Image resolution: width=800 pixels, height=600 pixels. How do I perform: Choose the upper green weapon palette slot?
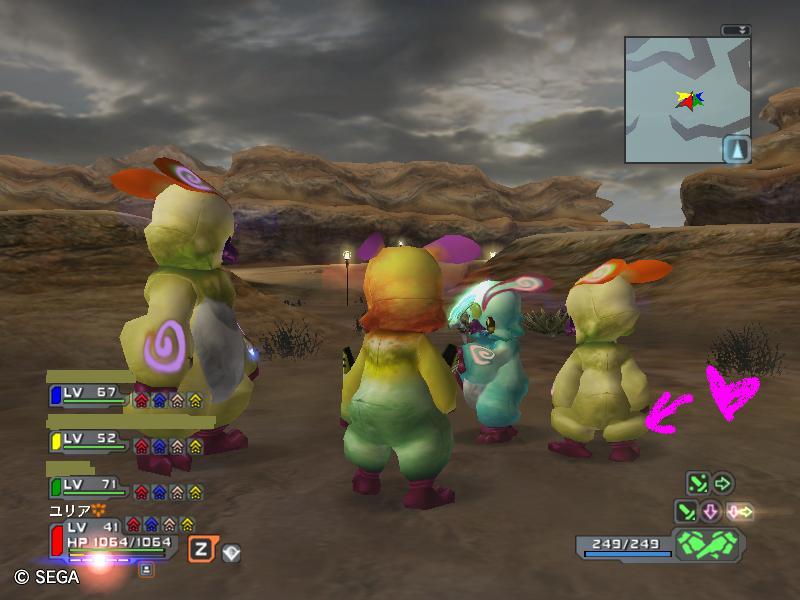point(697,485)
